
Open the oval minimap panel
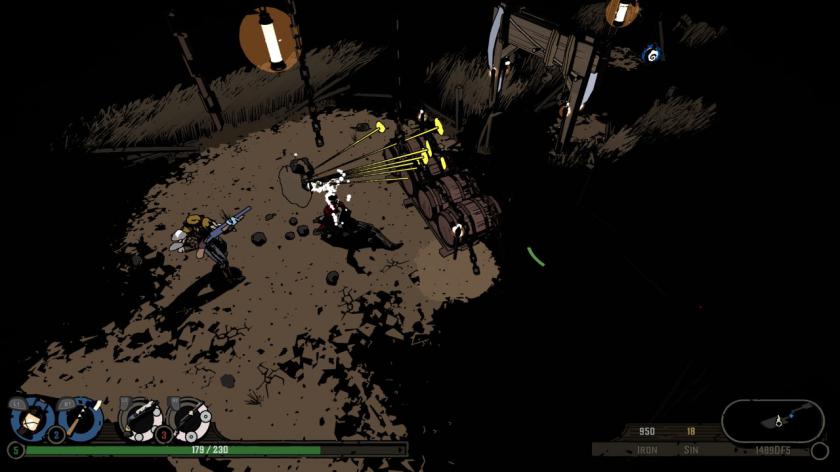(772, 422)
